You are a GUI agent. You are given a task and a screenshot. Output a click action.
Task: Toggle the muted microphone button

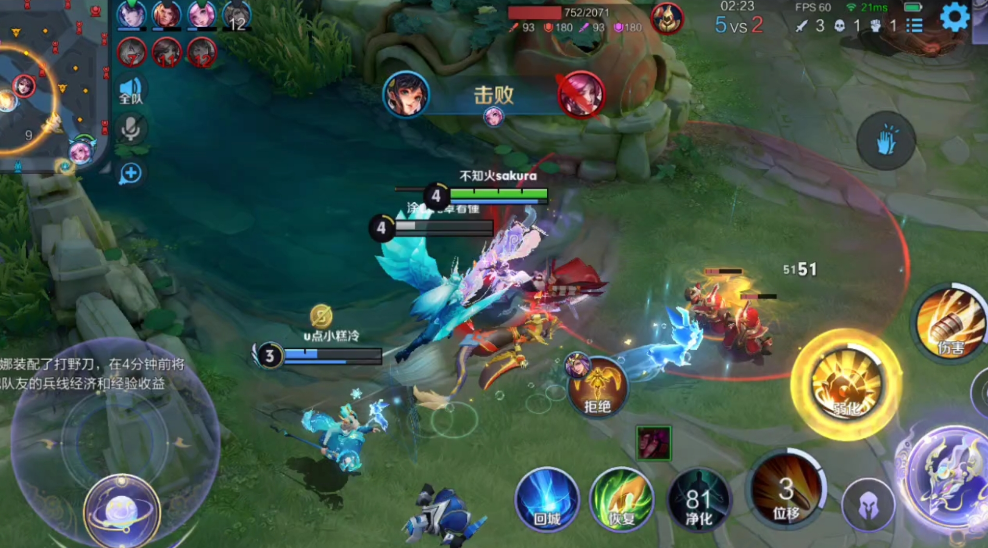pyautogui.click(x=131, y=130)
